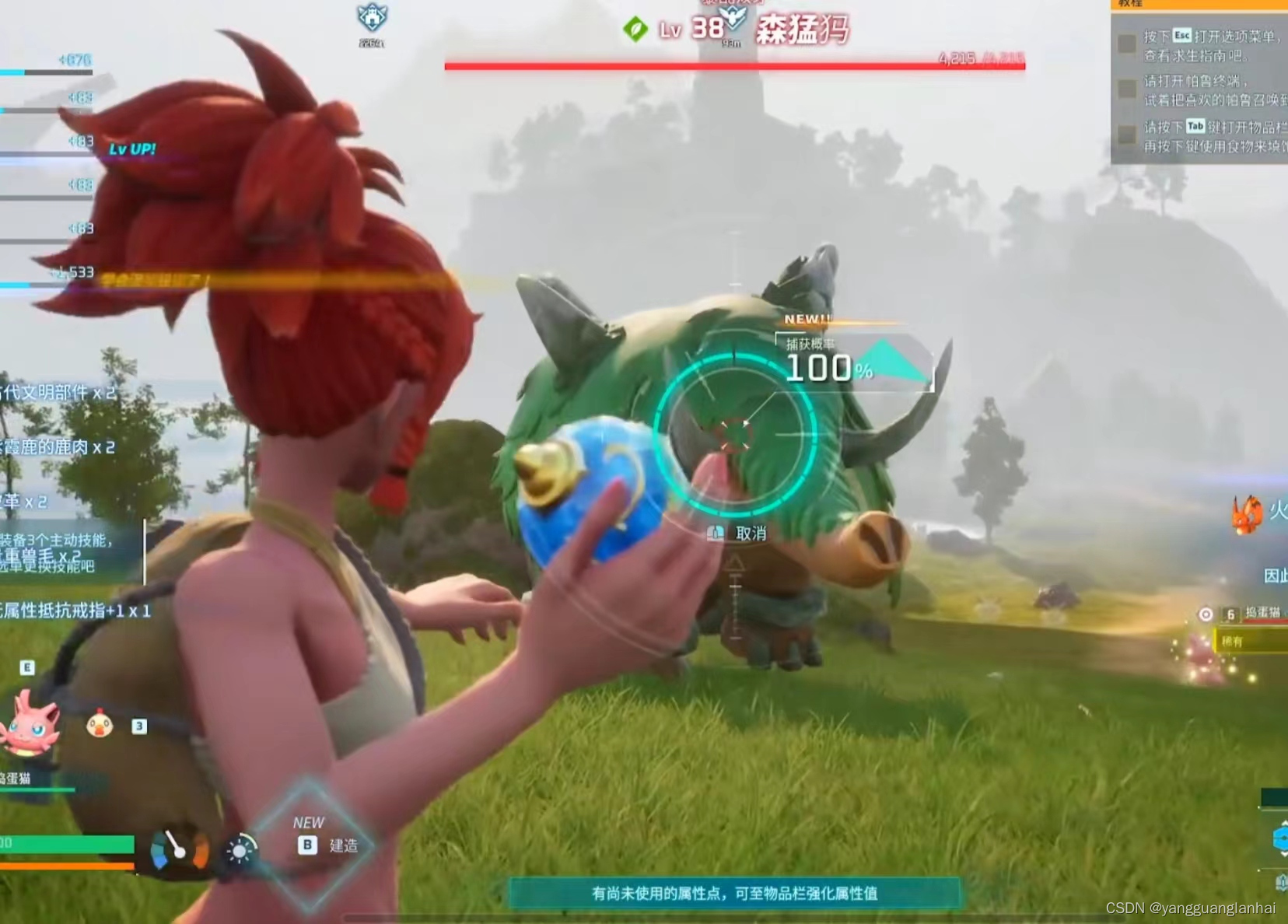
Task: Open the 建造 build diamond
Action: [310, 844]
